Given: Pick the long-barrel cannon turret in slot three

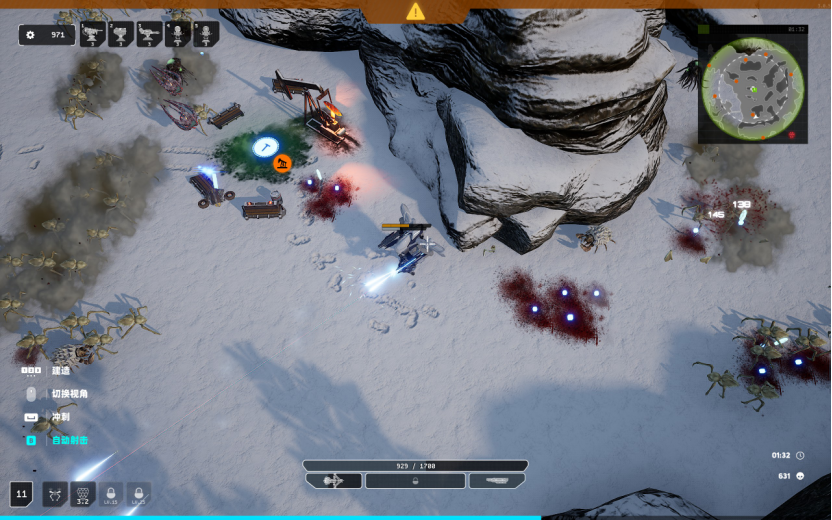Looking at the screenshot, I should tap(149, 35).
